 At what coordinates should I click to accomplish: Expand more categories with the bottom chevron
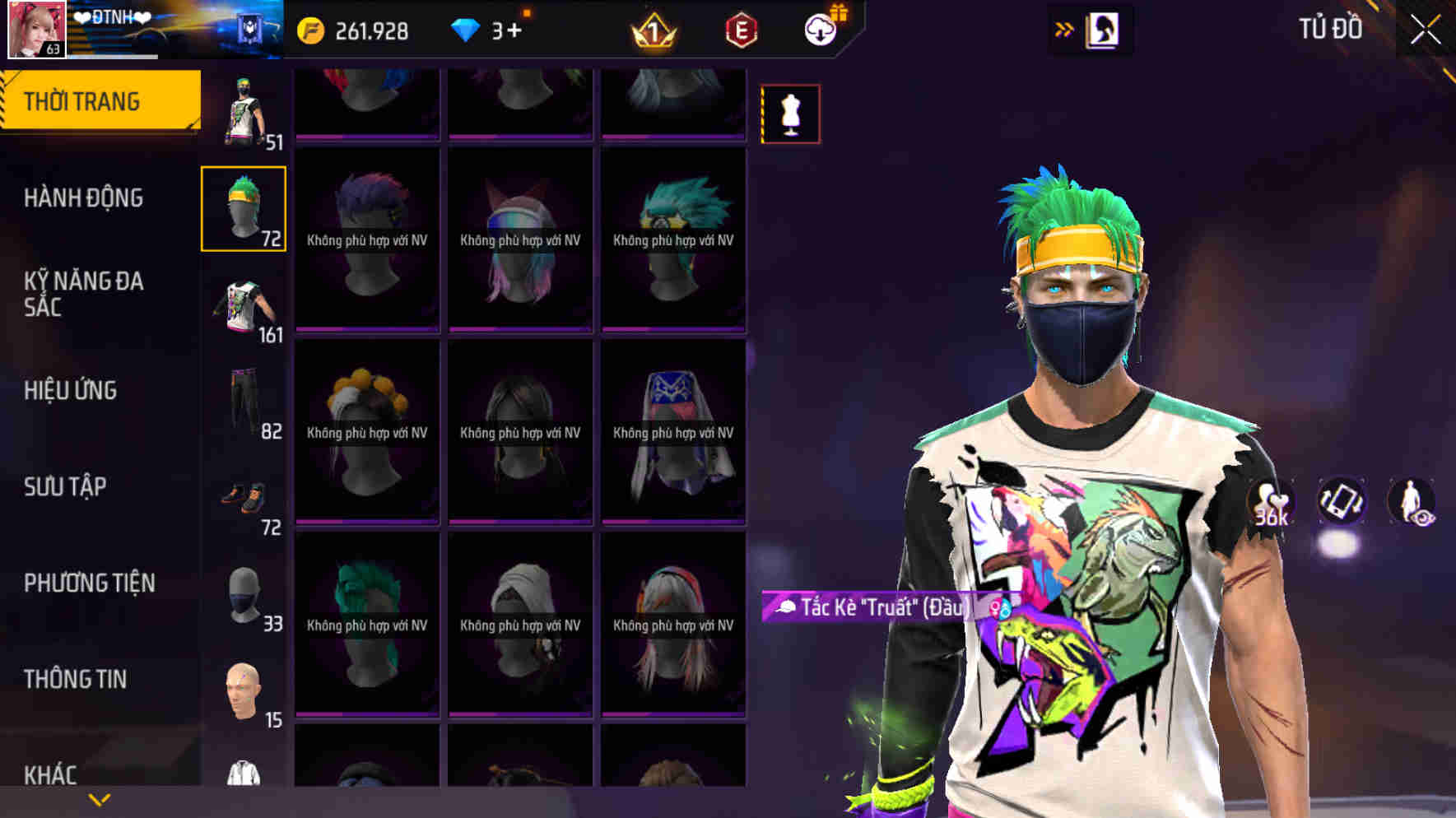(99, 800)
